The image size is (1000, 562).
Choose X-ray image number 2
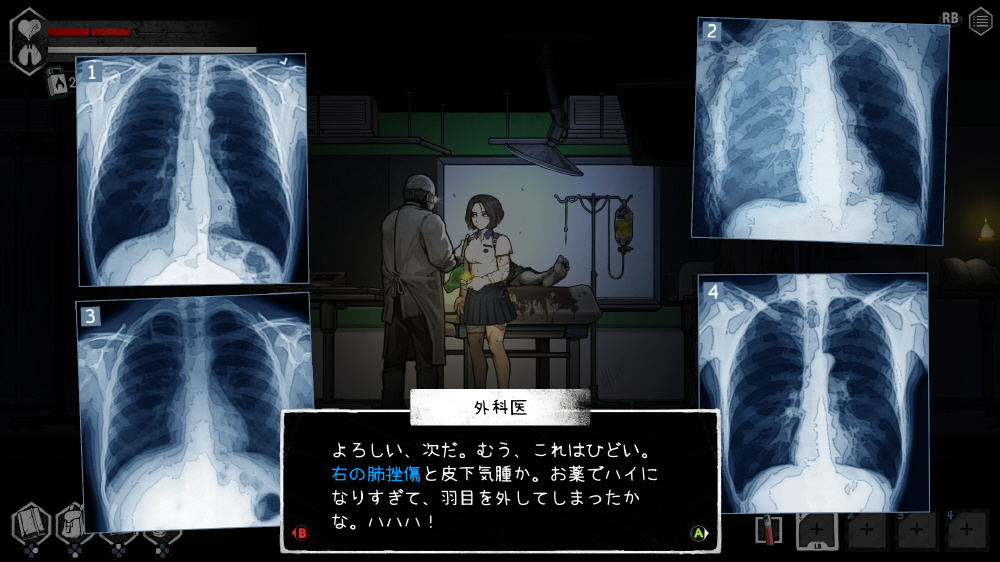pyautogui.click(x=820, y=131)
